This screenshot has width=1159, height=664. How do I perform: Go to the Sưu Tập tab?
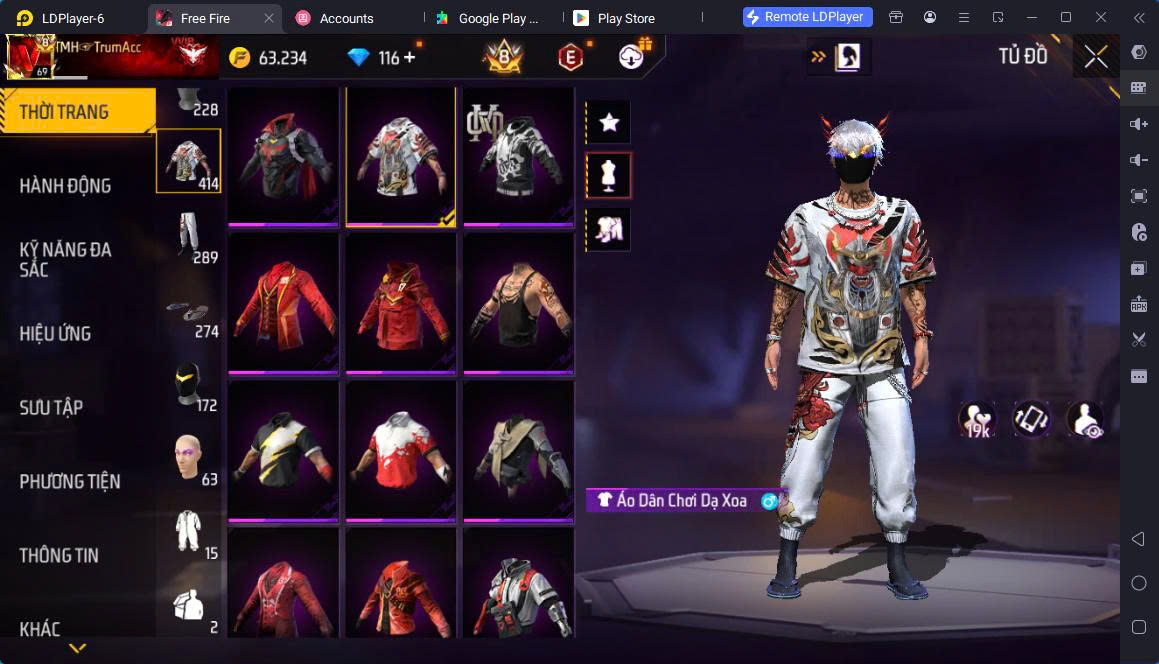(x=52, y=408)
